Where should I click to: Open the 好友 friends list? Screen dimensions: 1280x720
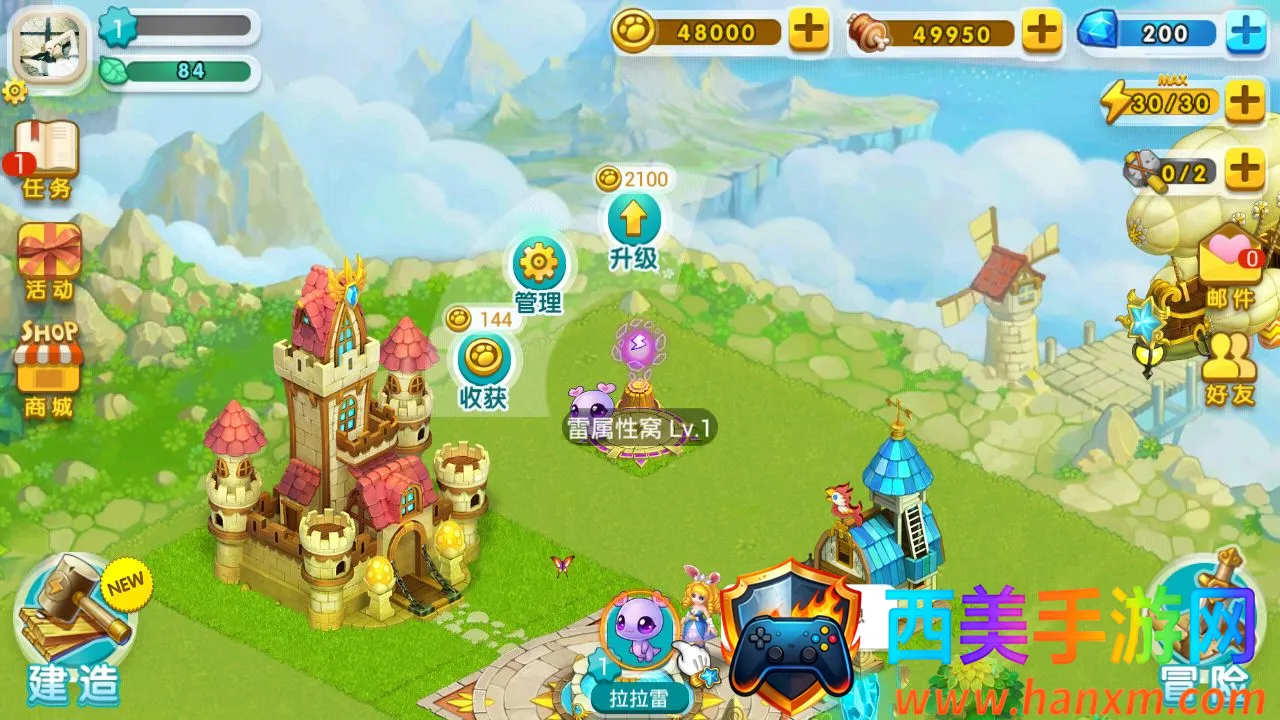pyautogui.click(x=1229, y=366)
